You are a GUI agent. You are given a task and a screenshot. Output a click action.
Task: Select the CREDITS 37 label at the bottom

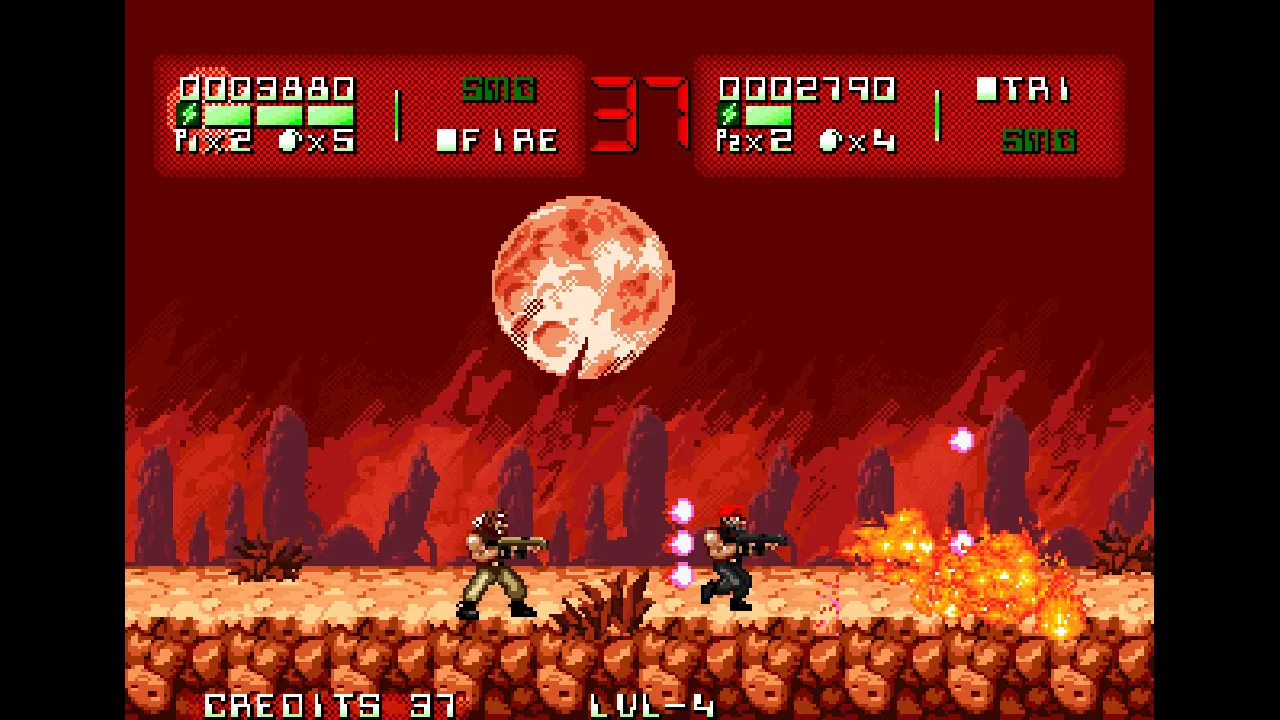coord(330,708)
